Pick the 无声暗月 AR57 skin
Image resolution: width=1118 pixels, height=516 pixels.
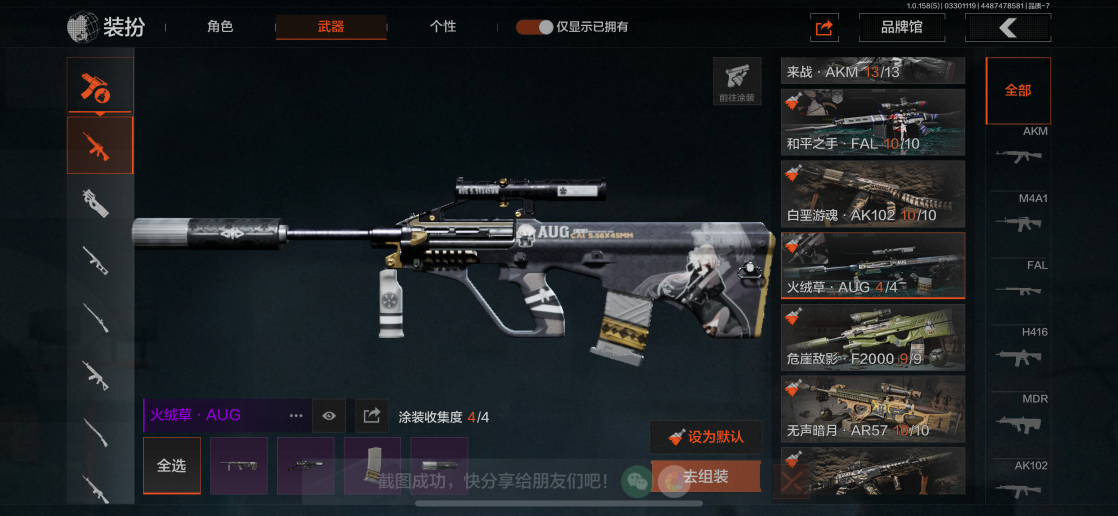tap(873, 408)
